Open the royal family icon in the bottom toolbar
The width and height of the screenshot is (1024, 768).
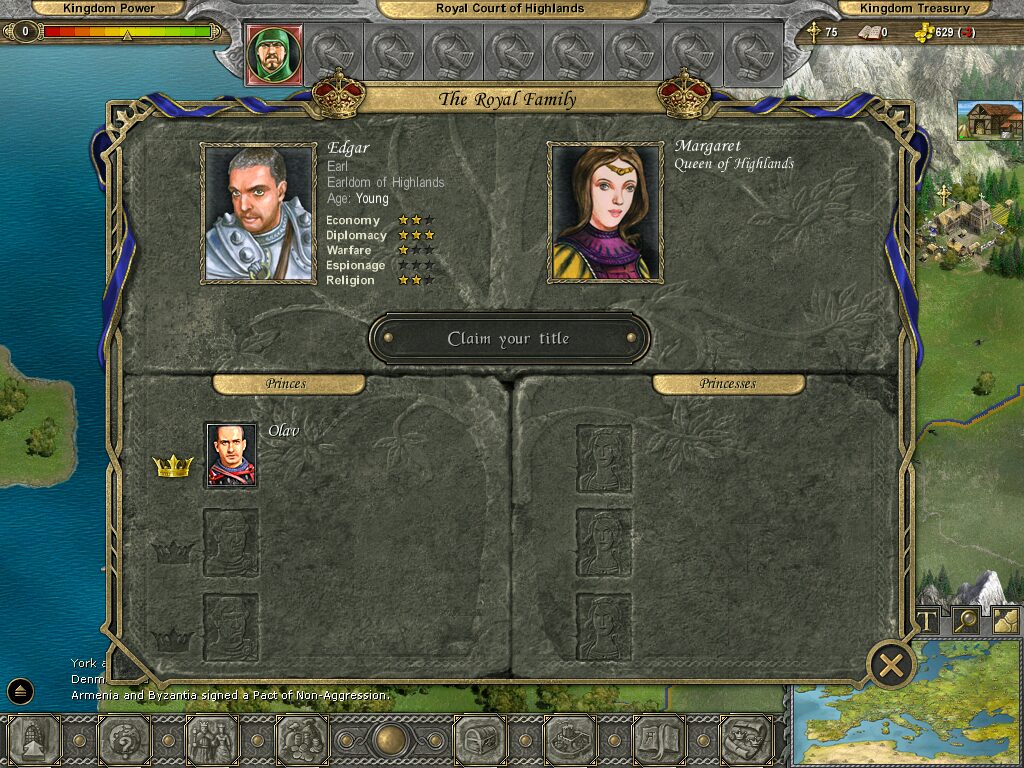pos(211,741)
